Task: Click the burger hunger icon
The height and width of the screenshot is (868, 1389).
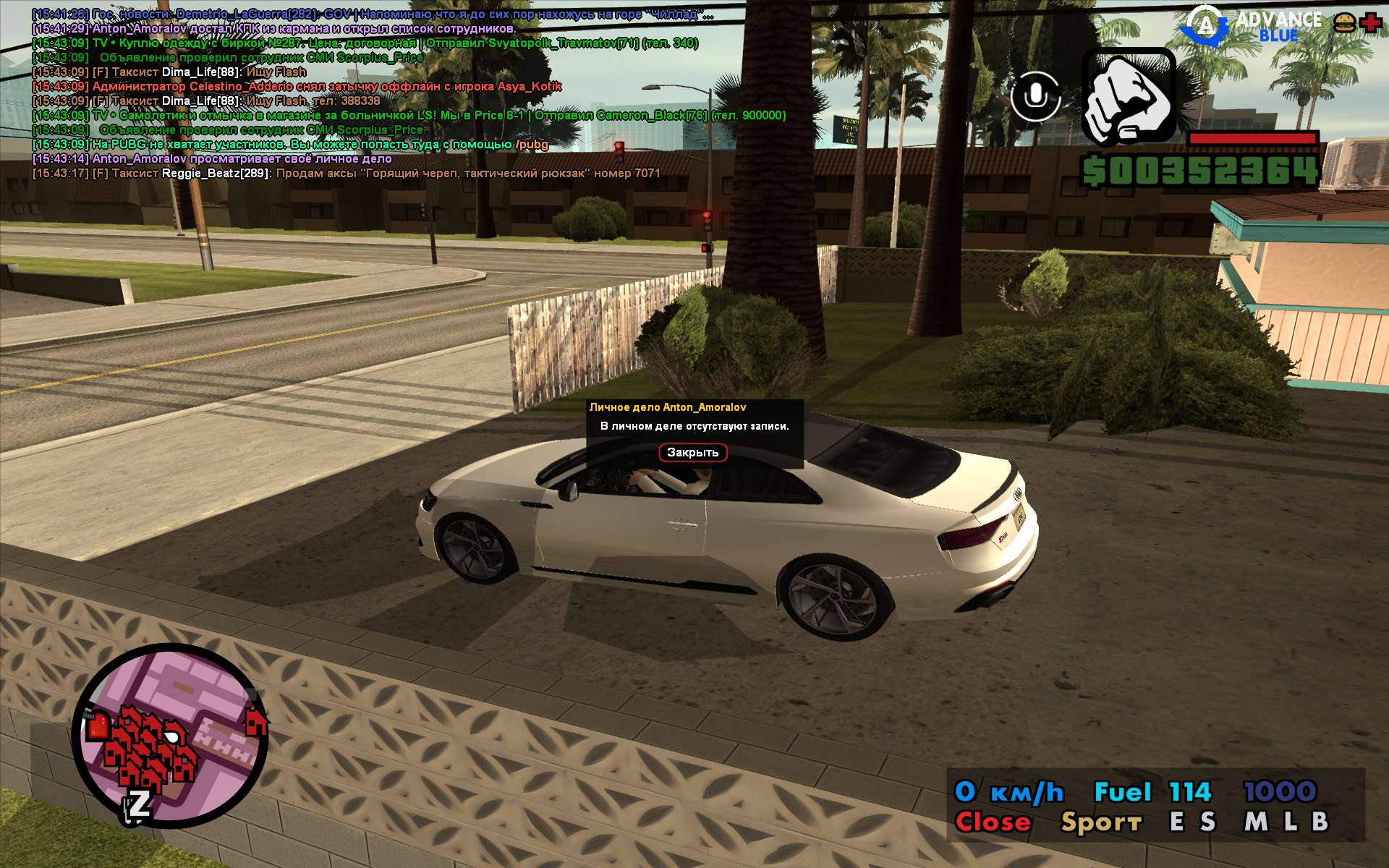Action: tap(1345, 22)
